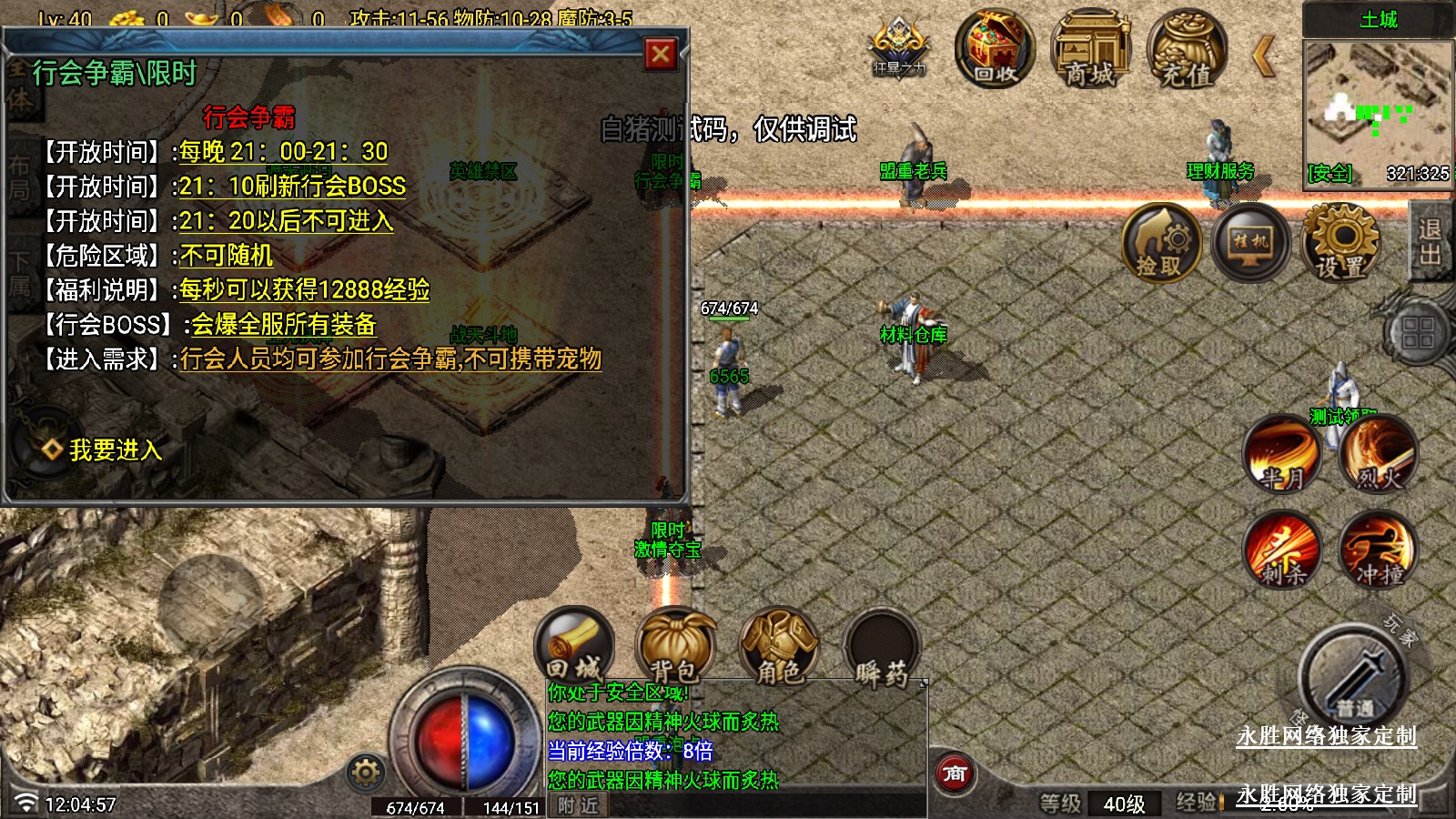
Task: Open the 设置 settings gear
Action: [1340, 243]
